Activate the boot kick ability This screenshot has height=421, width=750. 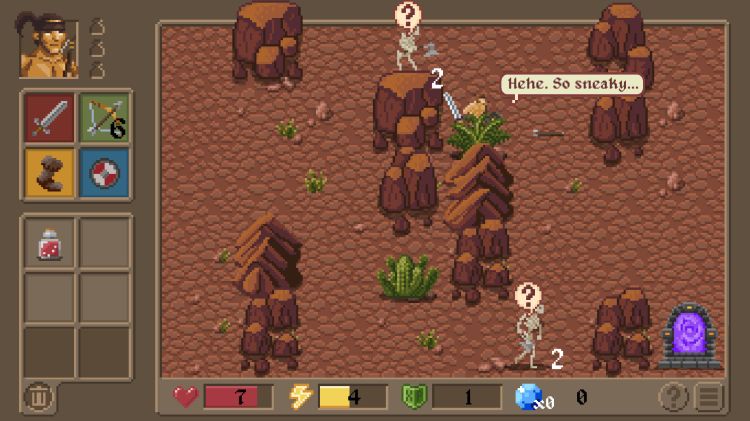[49, 171]
